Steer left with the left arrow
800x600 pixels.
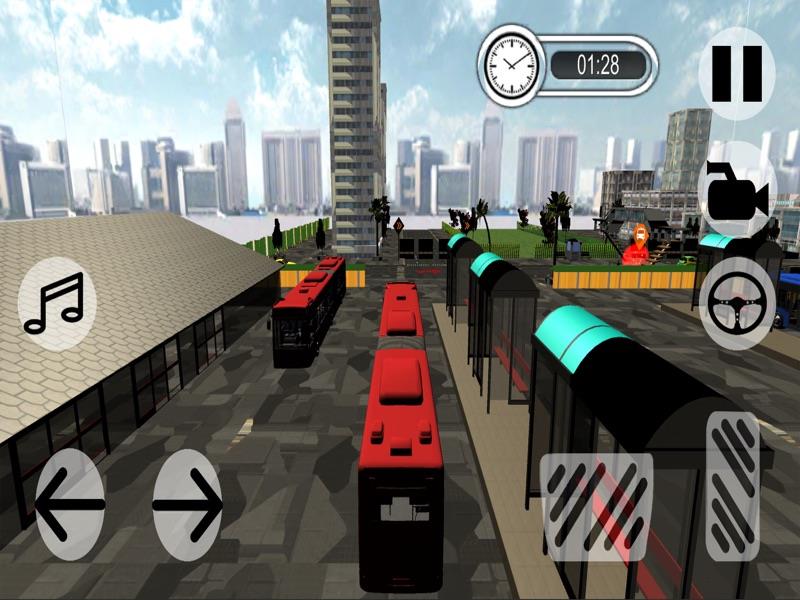pyautogui.click(x=69, y=504)
